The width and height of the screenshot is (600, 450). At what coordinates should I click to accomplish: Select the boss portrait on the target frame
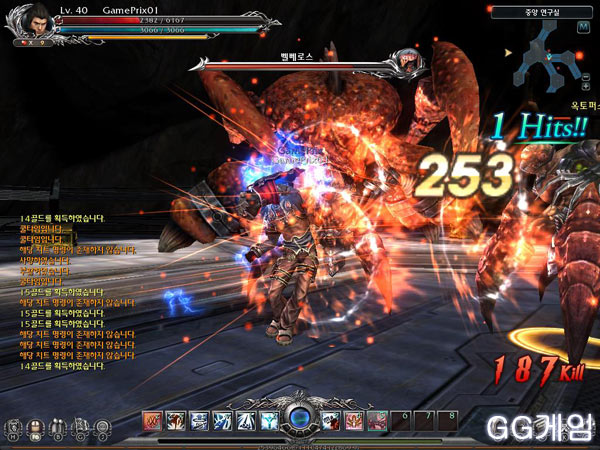pyautogui.click(x=410, y=64)
